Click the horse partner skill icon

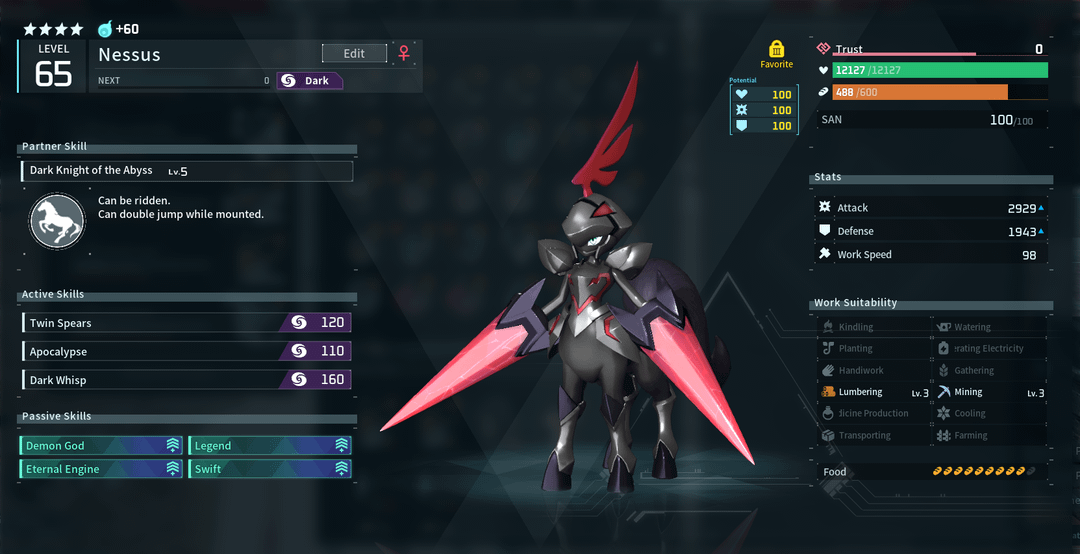point(57,222)
